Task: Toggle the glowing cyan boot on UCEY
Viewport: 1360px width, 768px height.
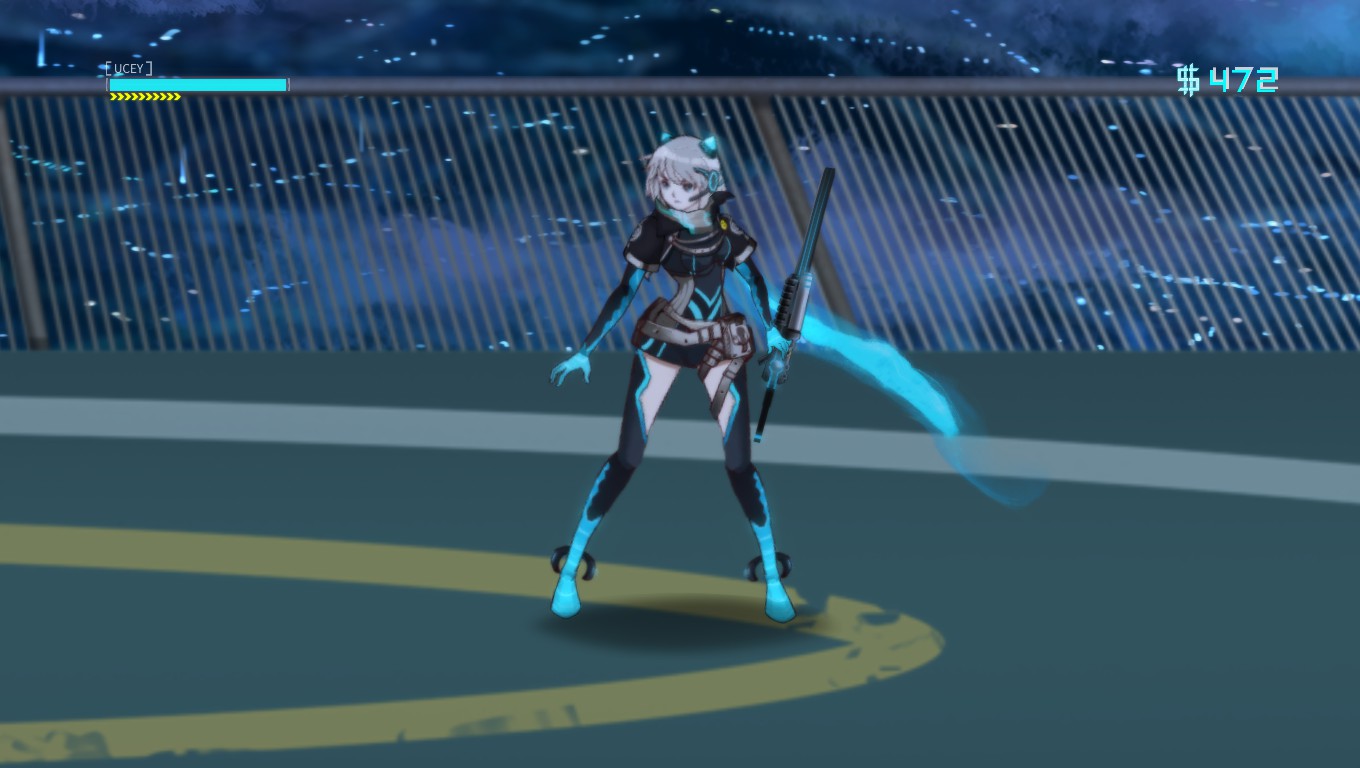Action: 567,600
